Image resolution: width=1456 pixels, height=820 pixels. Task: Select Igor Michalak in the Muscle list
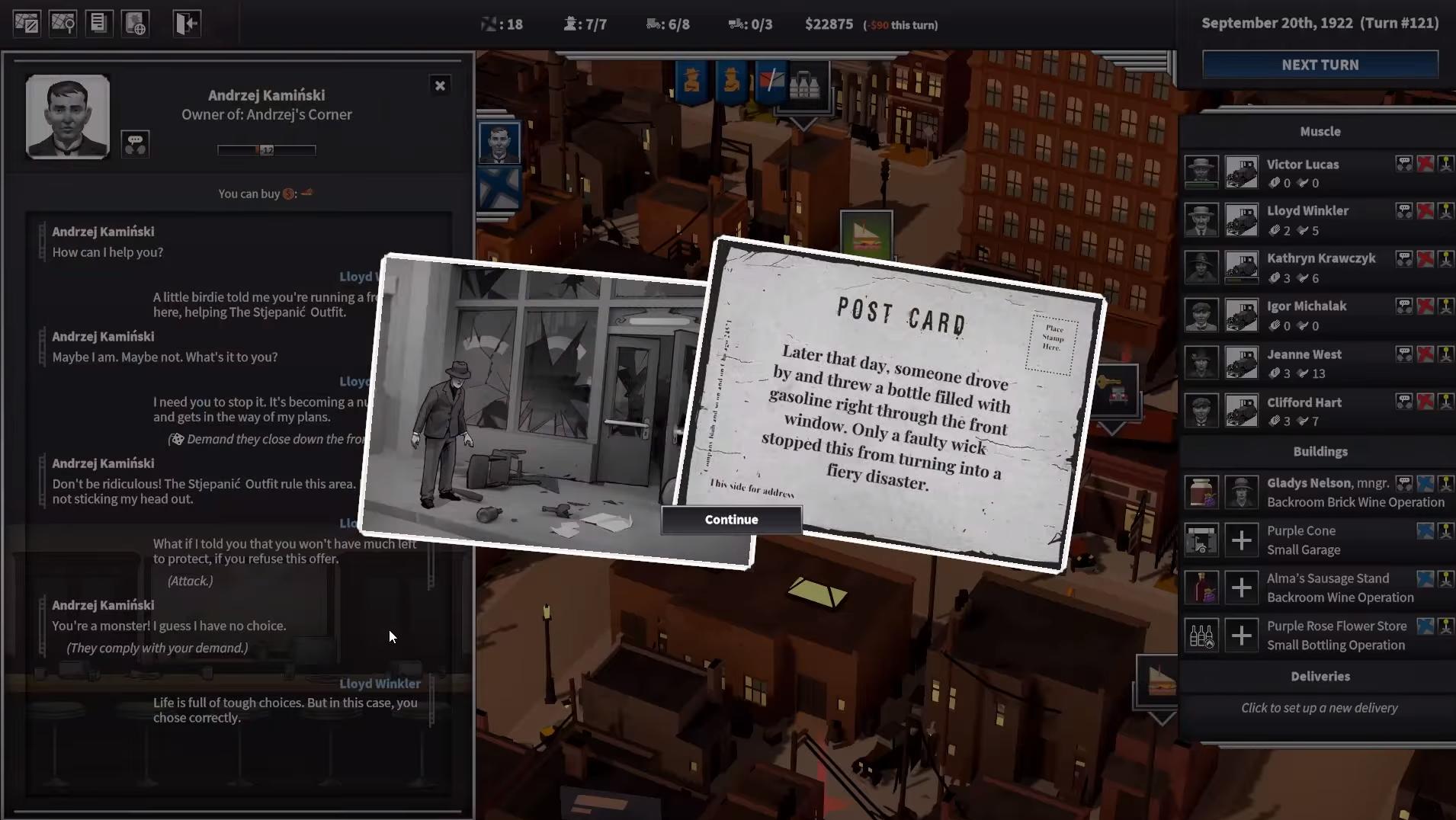(1306, 306)
